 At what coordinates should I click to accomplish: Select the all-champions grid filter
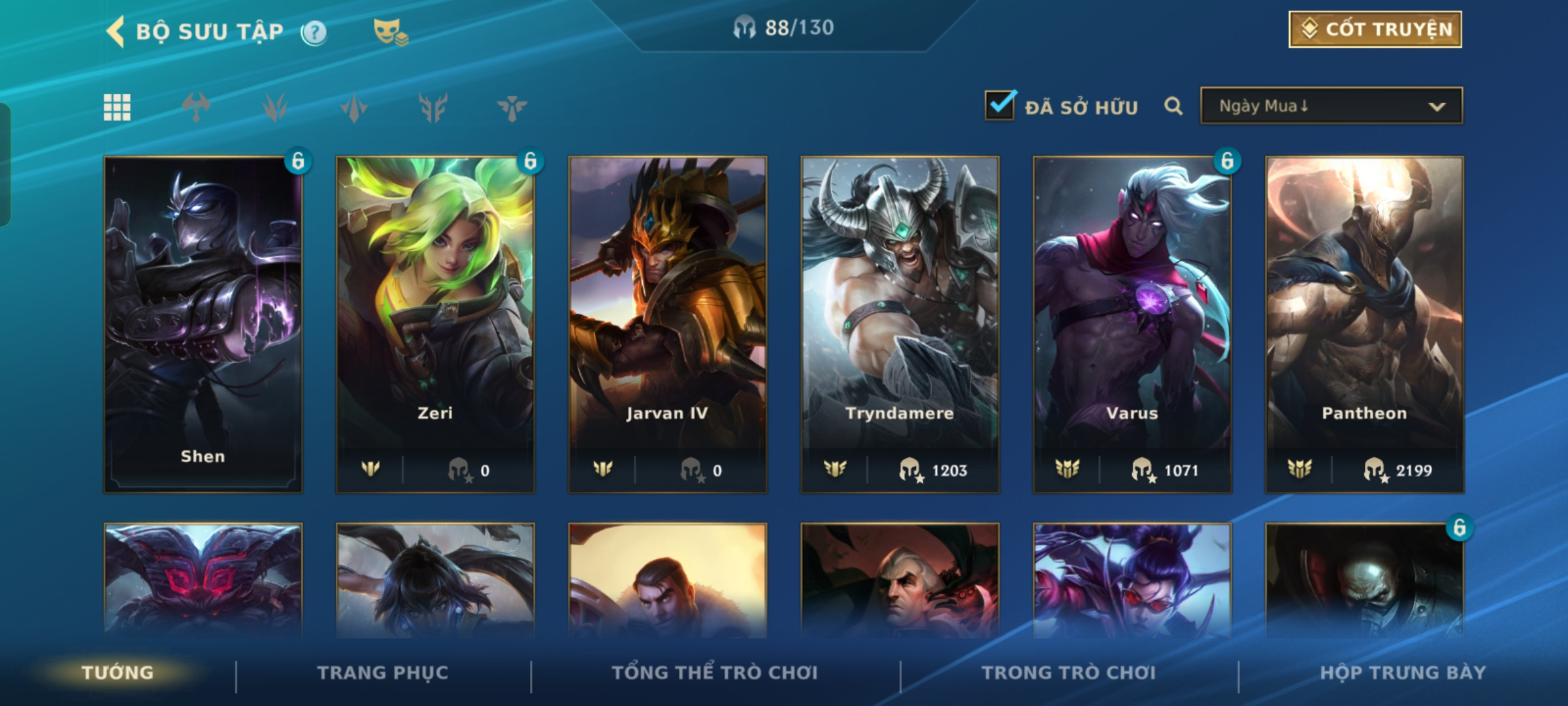[x=117, y=107]
